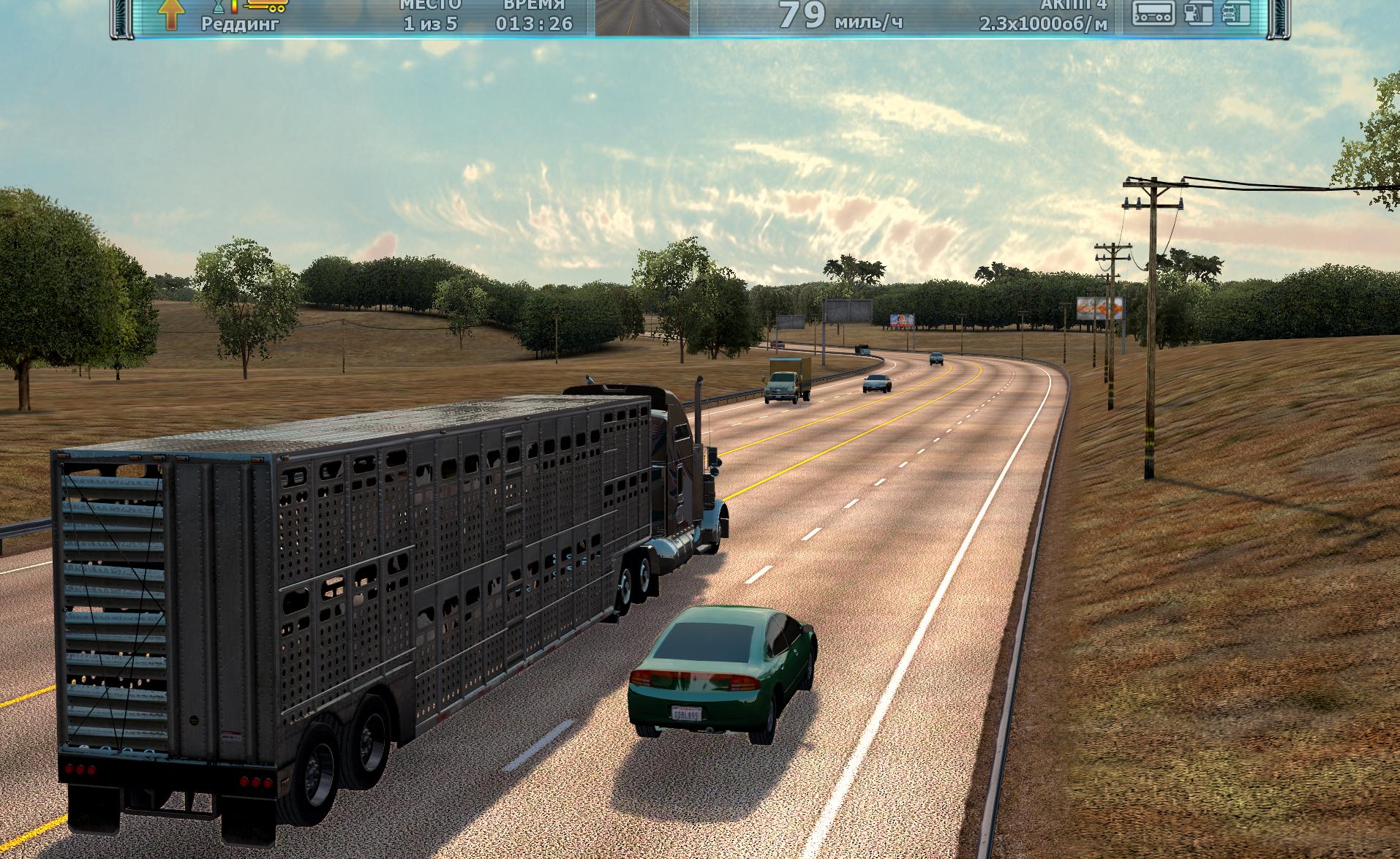Select the Реддинг destination label
The image size is (1400, 859).
pyautogui.click(x=240, y=23)
